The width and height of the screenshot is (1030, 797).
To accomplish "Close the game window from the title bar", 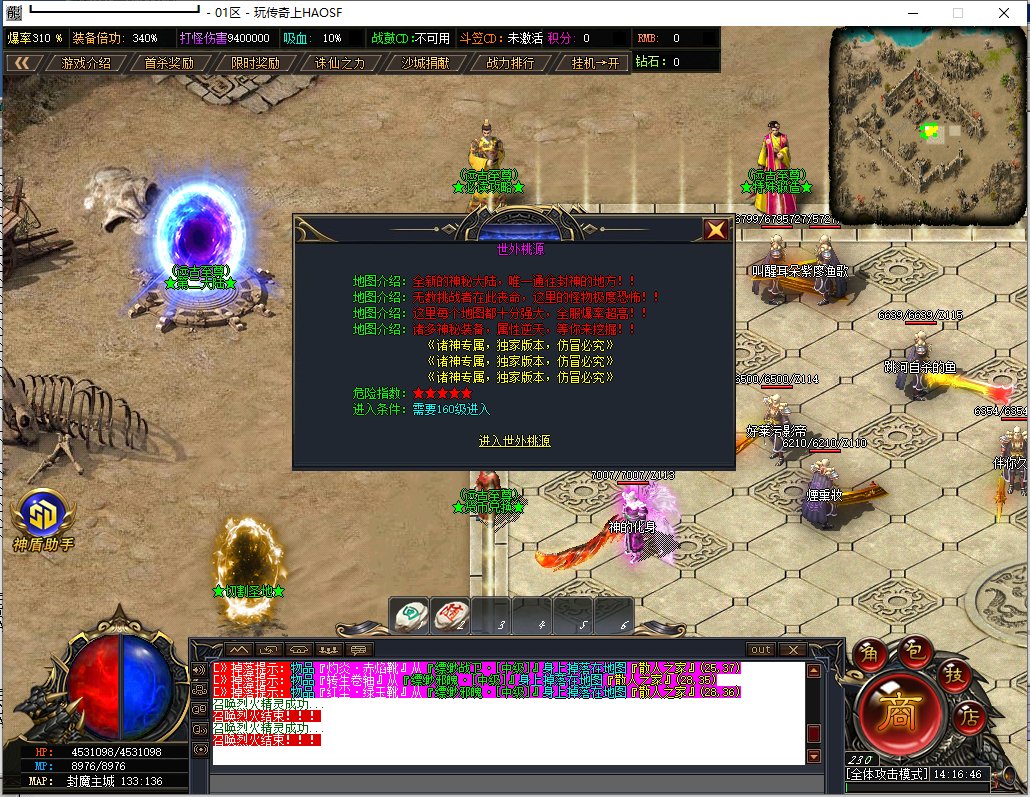I will coord(1003,13).
